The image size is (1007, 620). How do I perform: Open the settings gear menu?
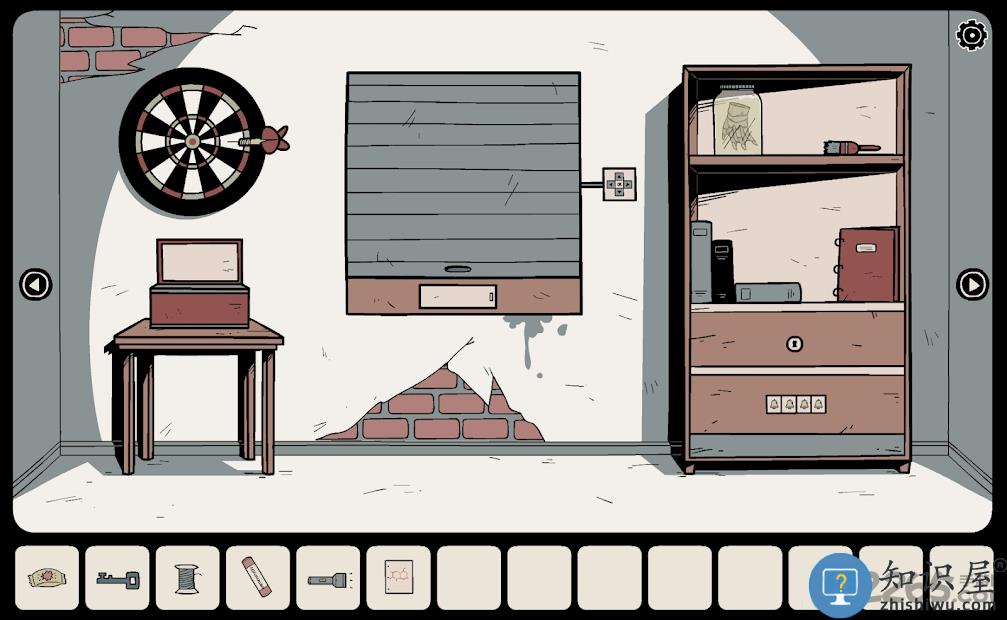971,36
